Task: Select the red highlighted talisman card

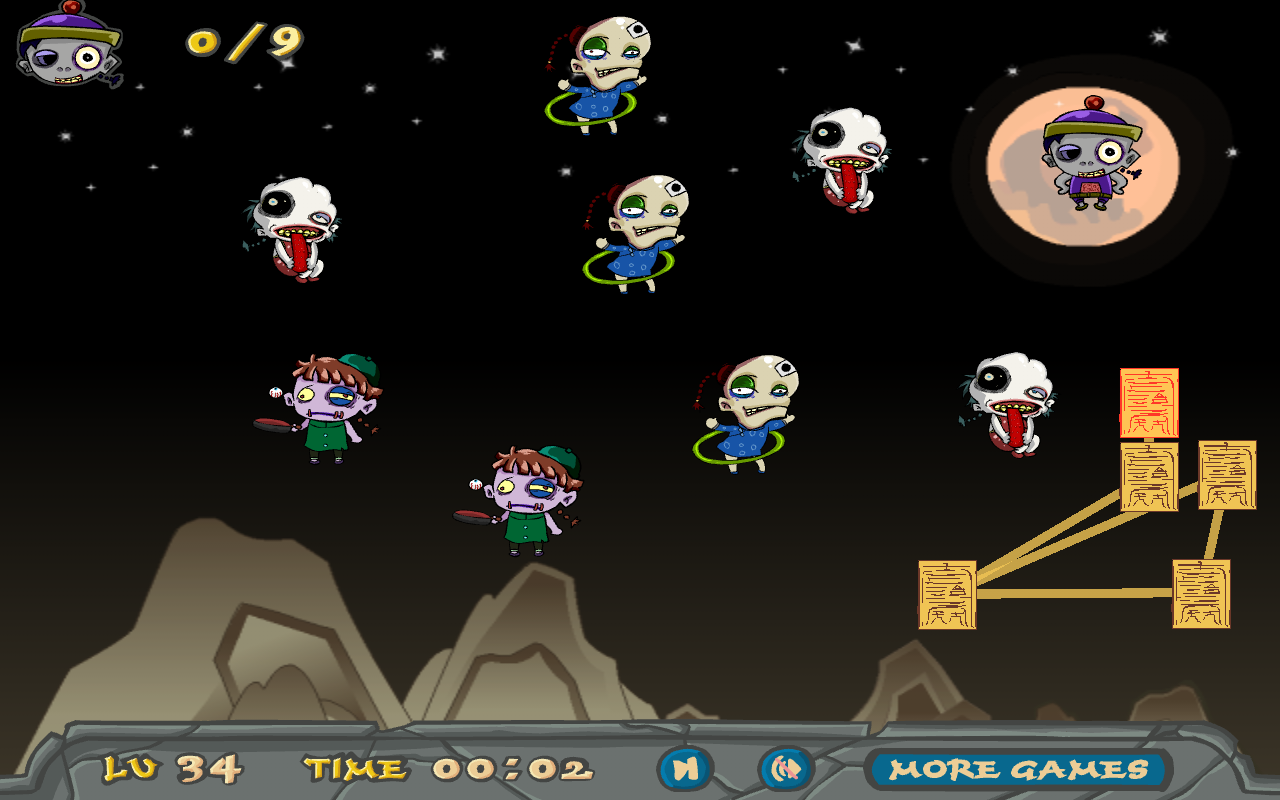Action: [1149, 402]
